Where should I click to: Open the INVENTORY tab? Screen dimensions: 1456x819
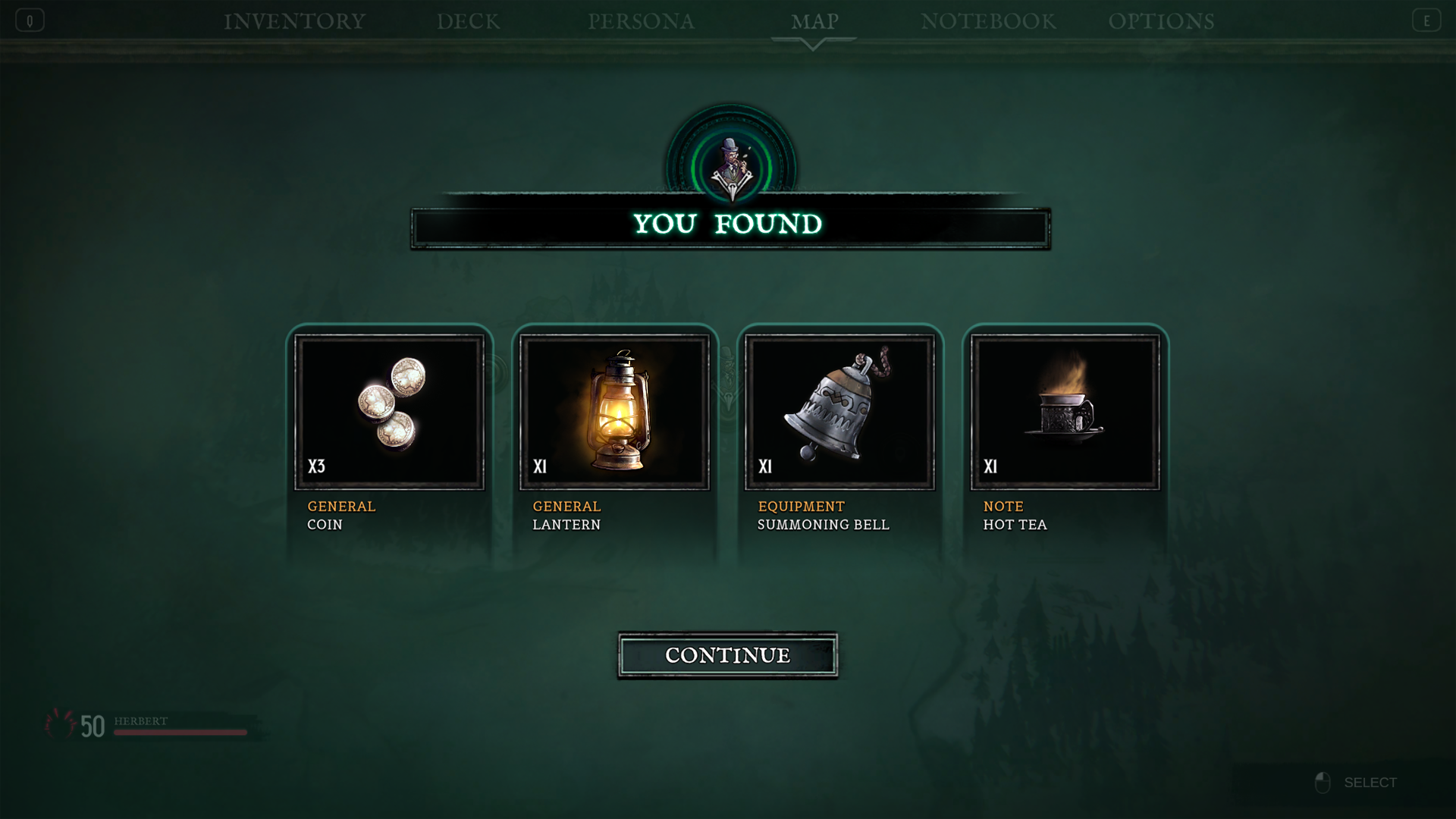point(294,21)
